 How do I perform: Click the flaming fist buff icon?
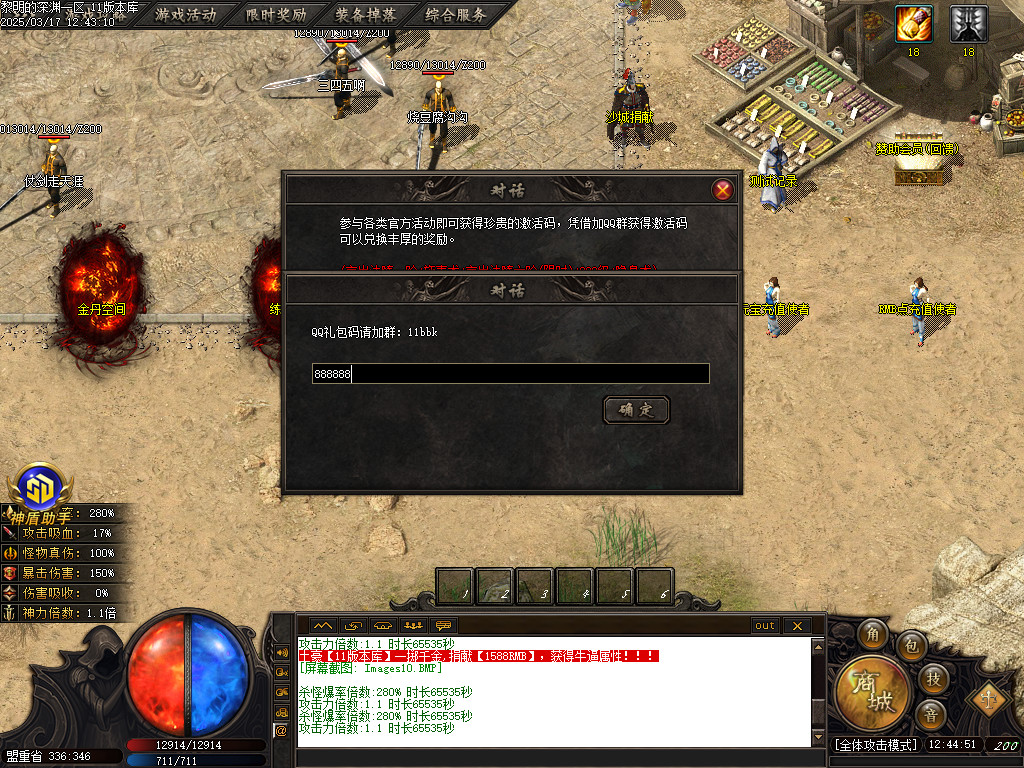(913, 23)
